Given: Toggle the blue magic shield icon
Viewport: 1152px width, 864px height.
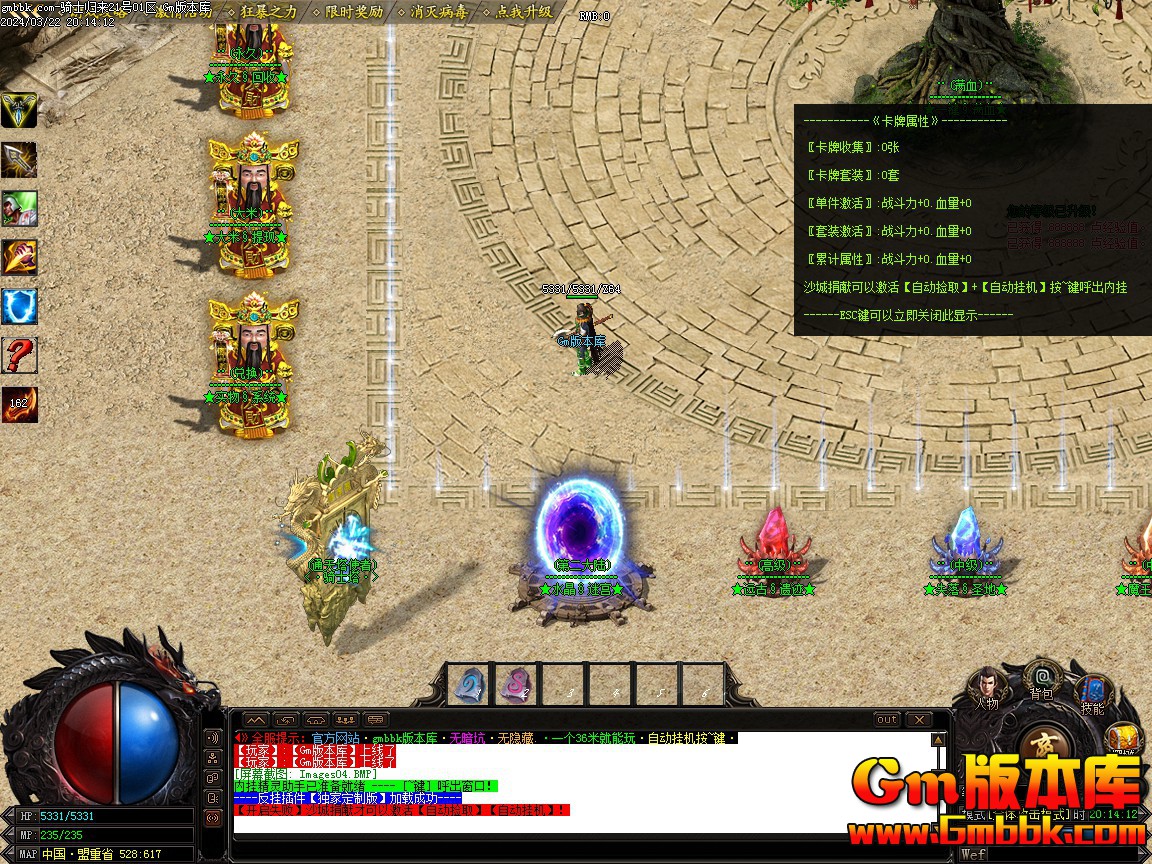Looking at the screenshot, I should (x=19, y=307).
